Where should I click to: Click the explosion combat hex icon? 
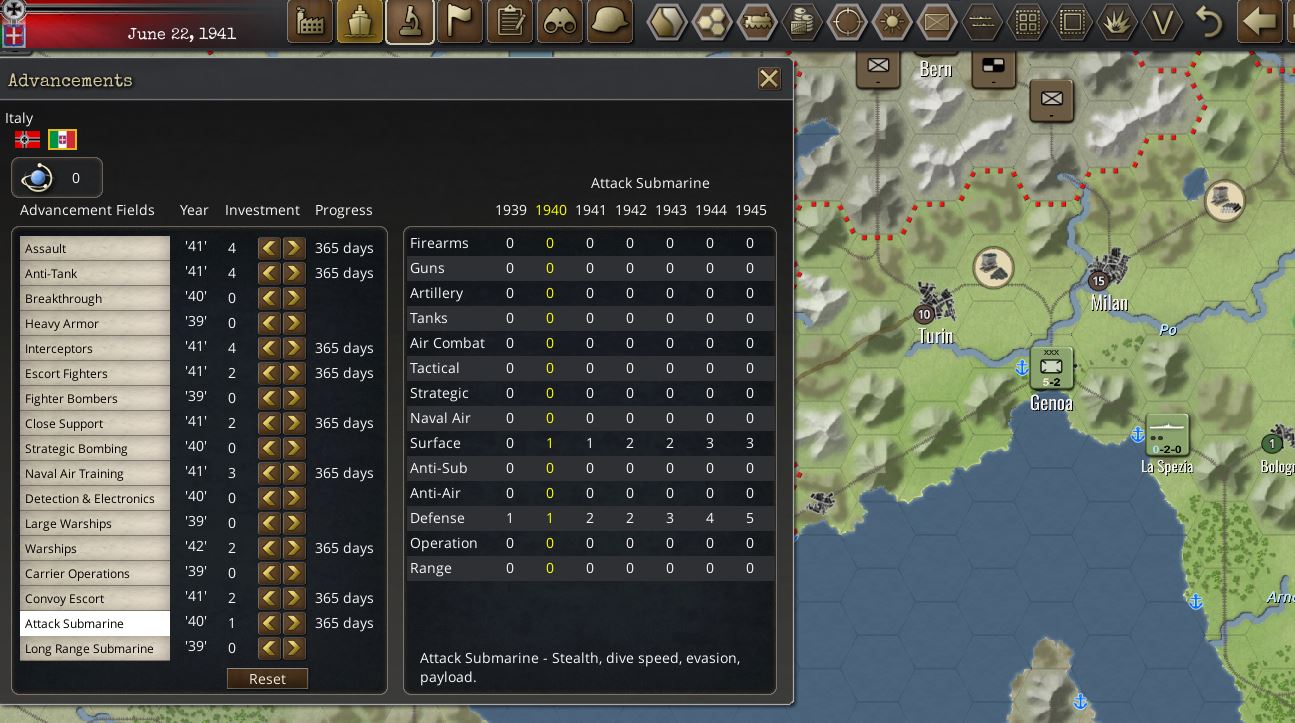pyautogui.click(x=1117, y=21)
